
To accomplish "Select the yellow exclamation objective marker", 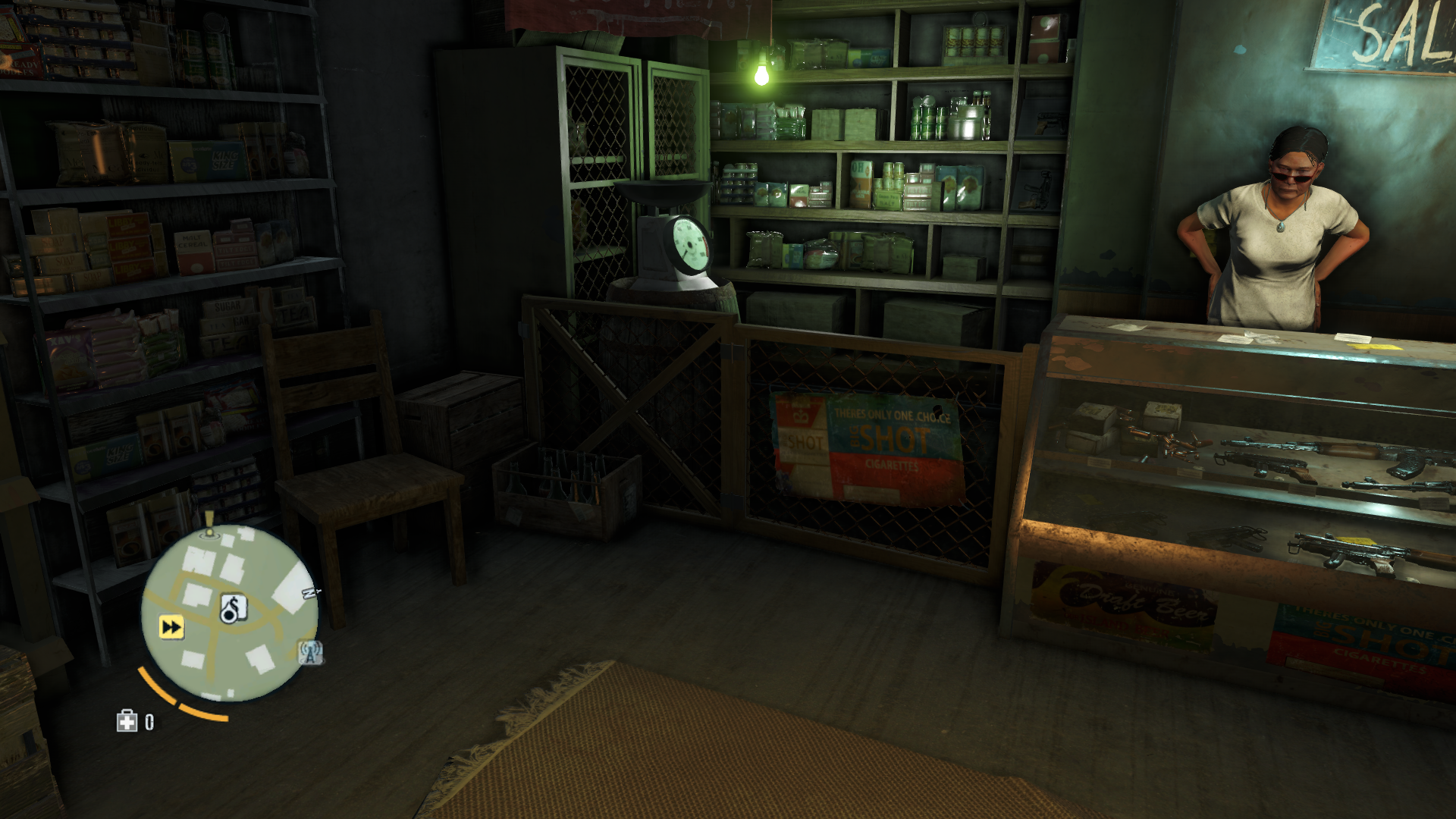I will click(209, 522).
